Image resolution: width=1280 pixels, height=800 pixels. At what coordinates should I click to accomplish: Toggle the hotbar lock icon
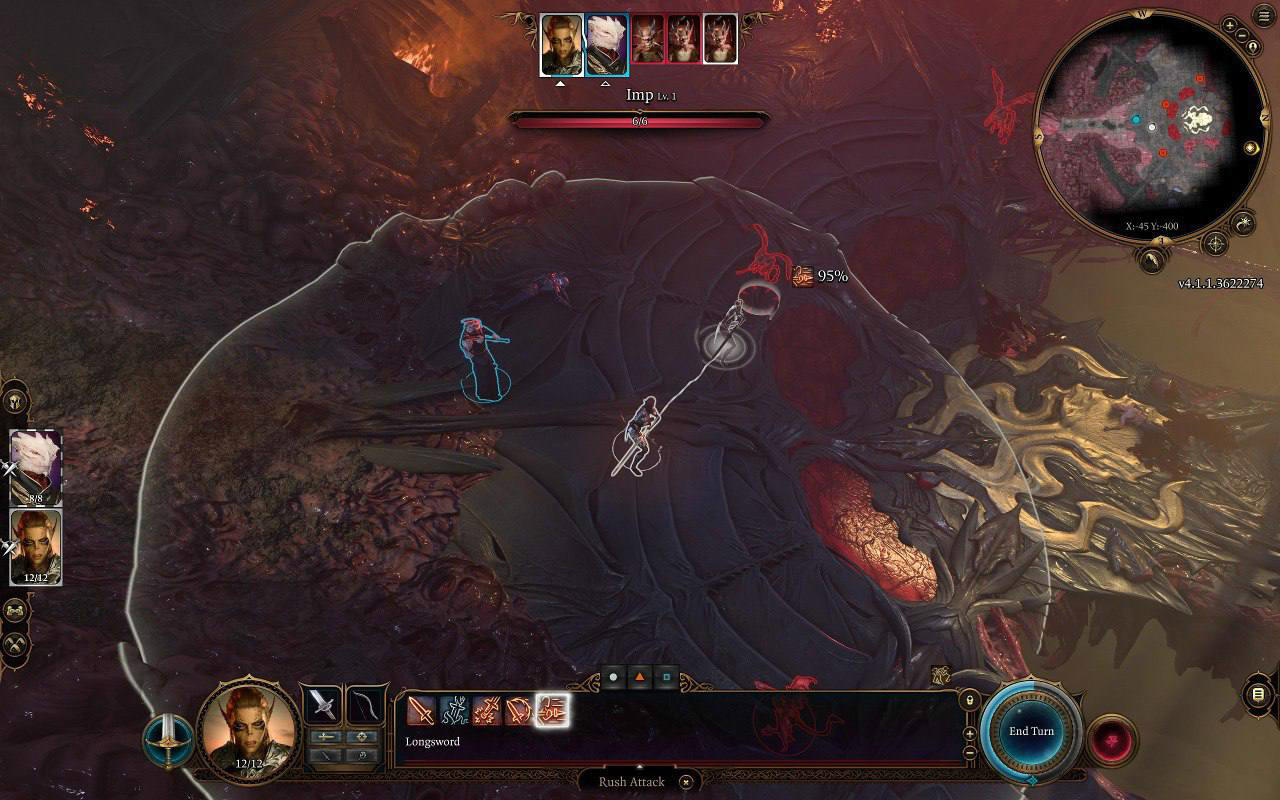(968, 701)
